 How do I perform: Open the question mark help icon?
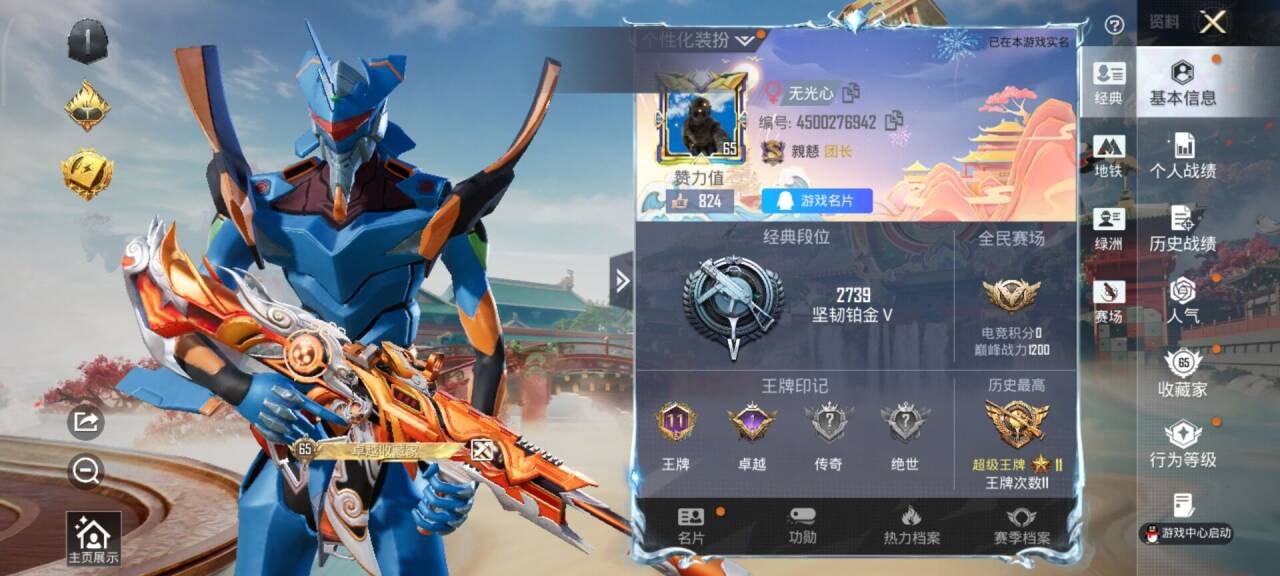[1114, 25]
